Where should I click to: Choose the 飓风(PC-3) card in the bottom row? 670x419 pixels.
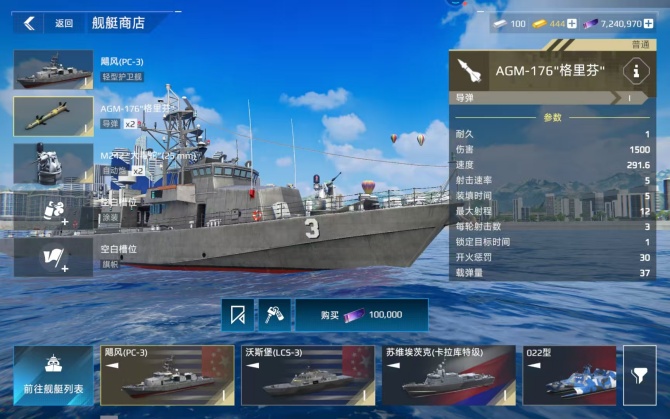(x=164, y=375)
